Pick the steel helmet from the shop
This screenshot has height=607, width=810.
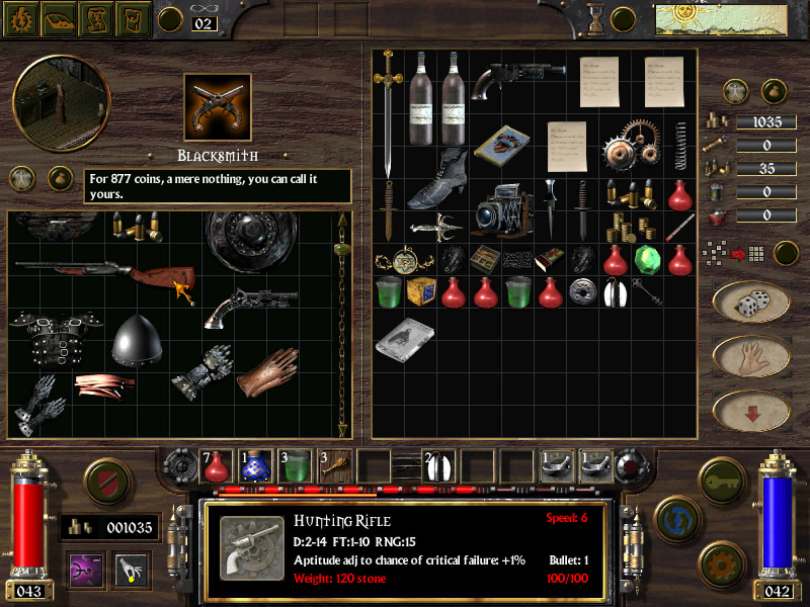[137, 341]
